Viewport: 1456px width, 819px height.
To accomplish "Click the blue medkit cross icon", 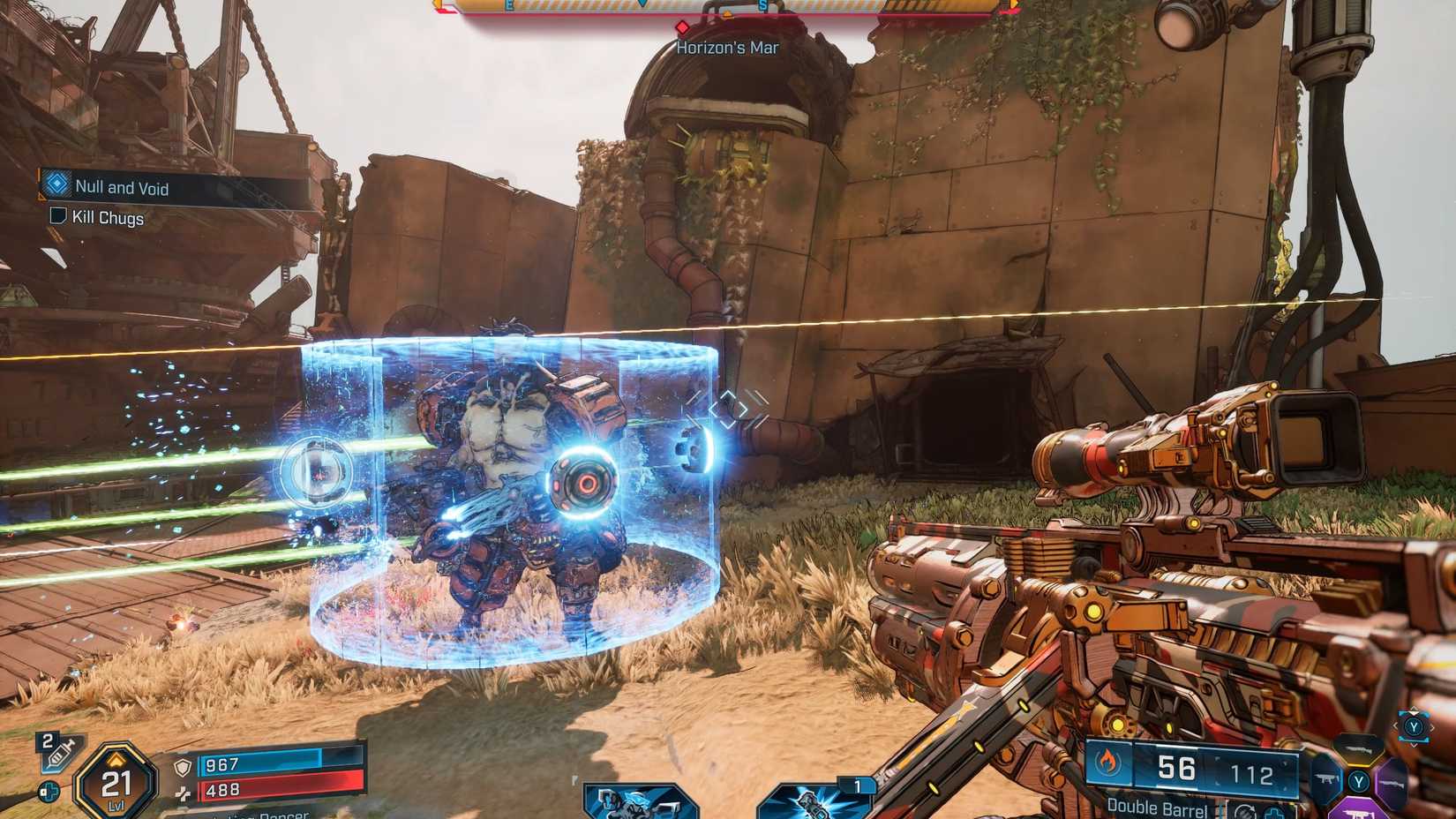I will (x=49, y=791).
